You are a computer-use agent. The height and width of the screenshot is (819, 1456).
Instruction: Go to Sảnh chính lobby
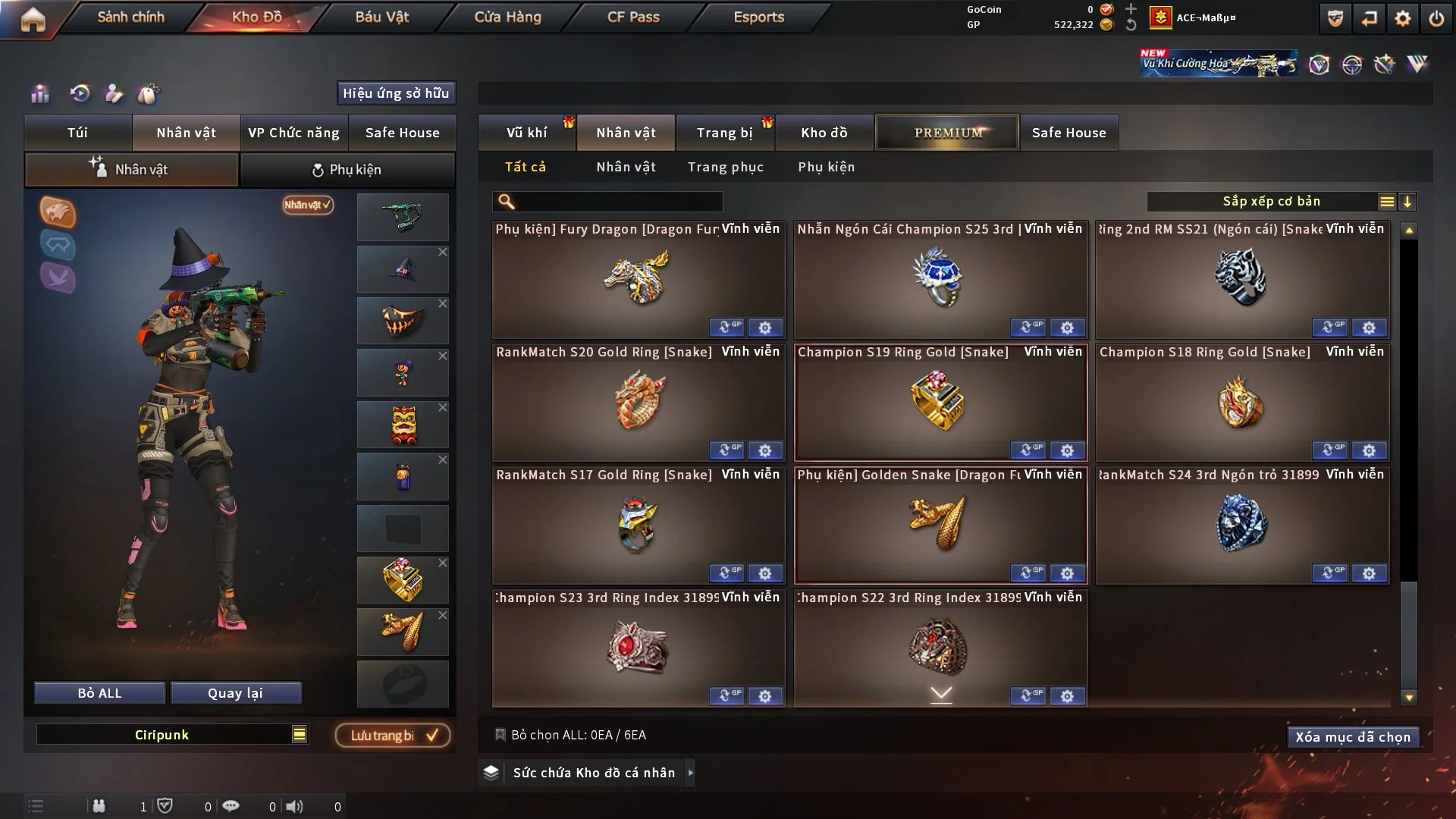pos(130,17)
